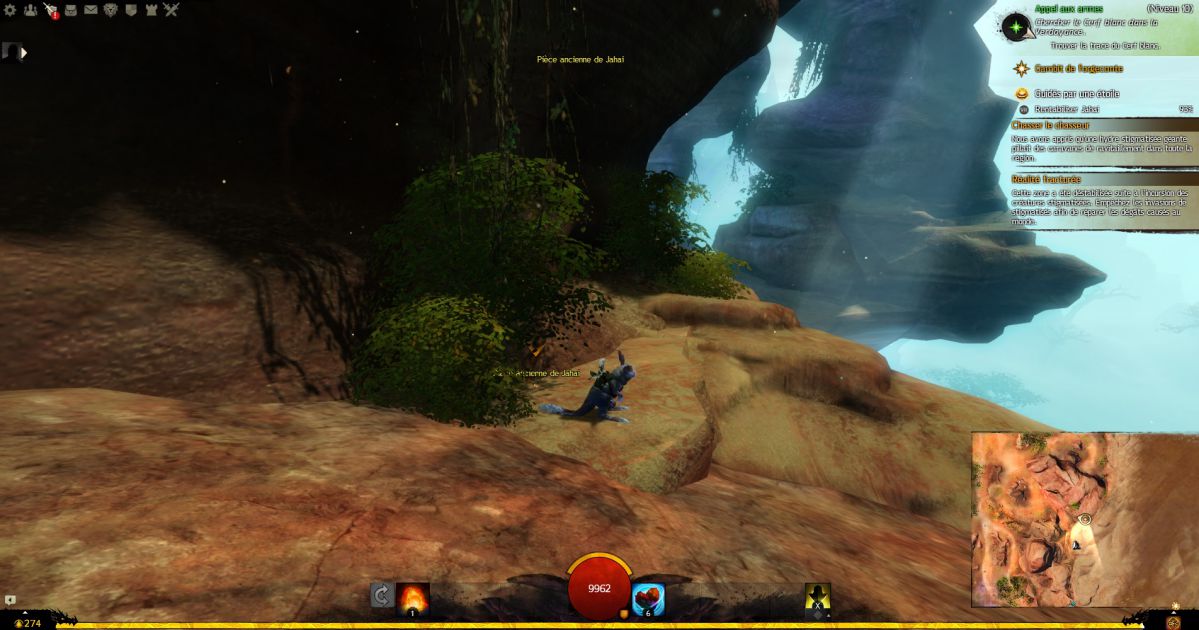Open the Chasser le chasseur event entry
The height and width of the screenshot is (630, 1199).
(x=1050, y=126)
